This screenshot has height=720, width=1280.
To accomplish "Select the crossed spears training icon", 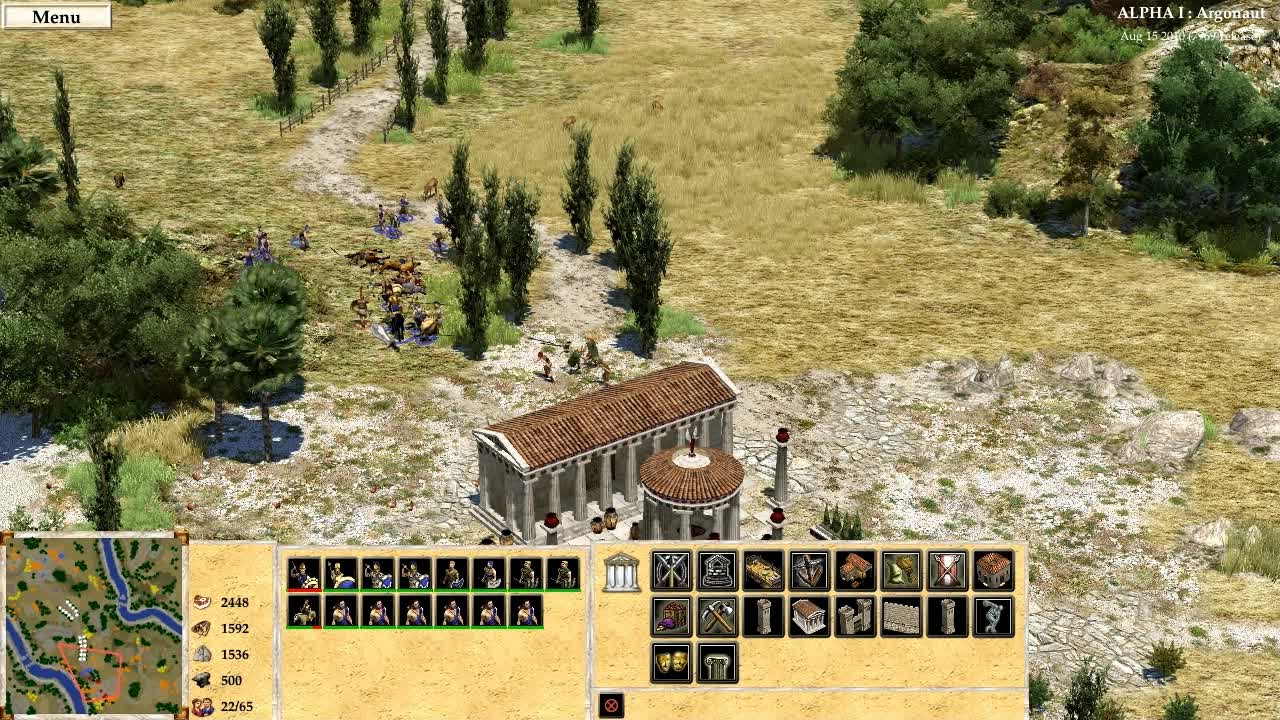I will coord(670,571).
